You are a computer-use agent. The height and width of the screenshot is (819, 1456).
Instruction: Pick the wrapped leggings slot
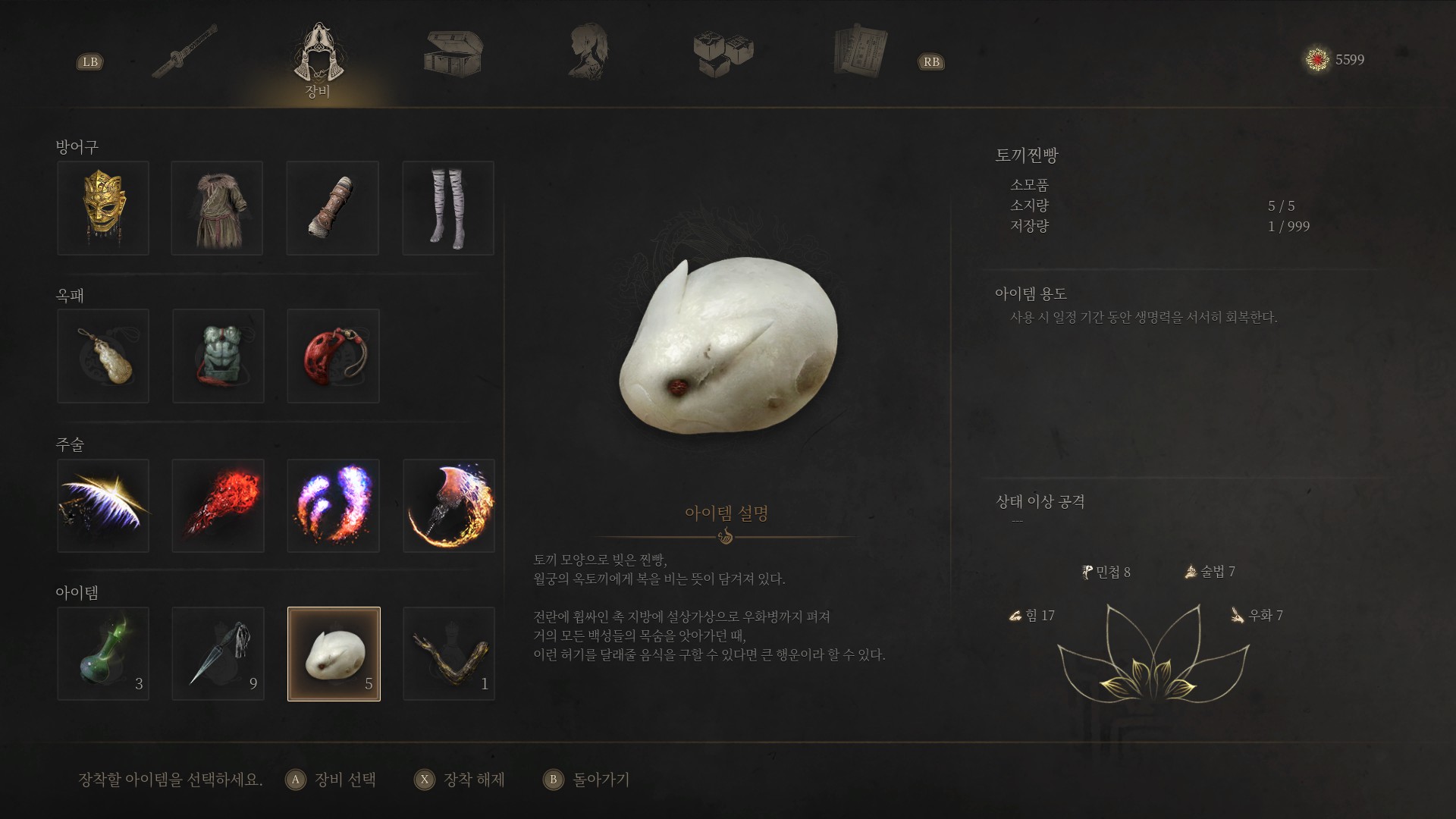tap(448, 208)
